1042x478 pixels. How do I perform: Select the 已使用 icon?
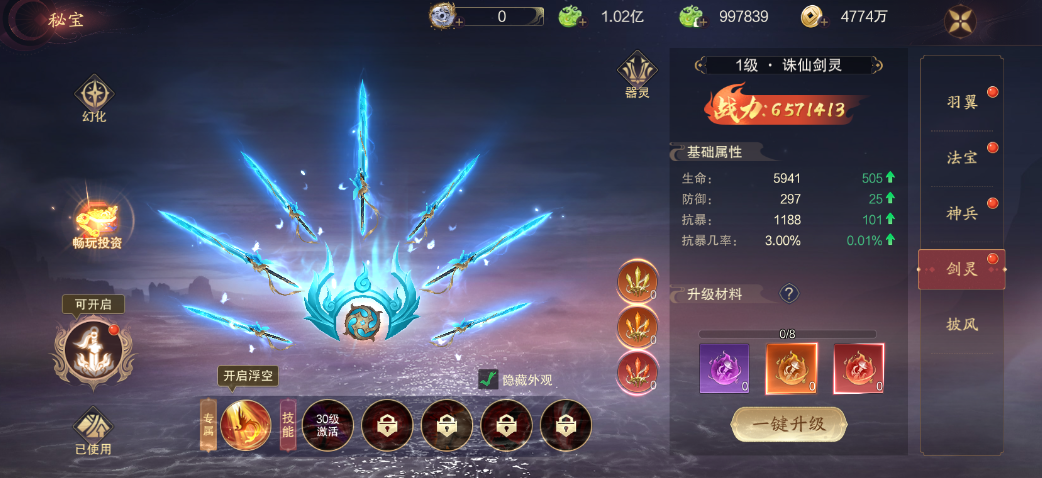pos(94,430)
